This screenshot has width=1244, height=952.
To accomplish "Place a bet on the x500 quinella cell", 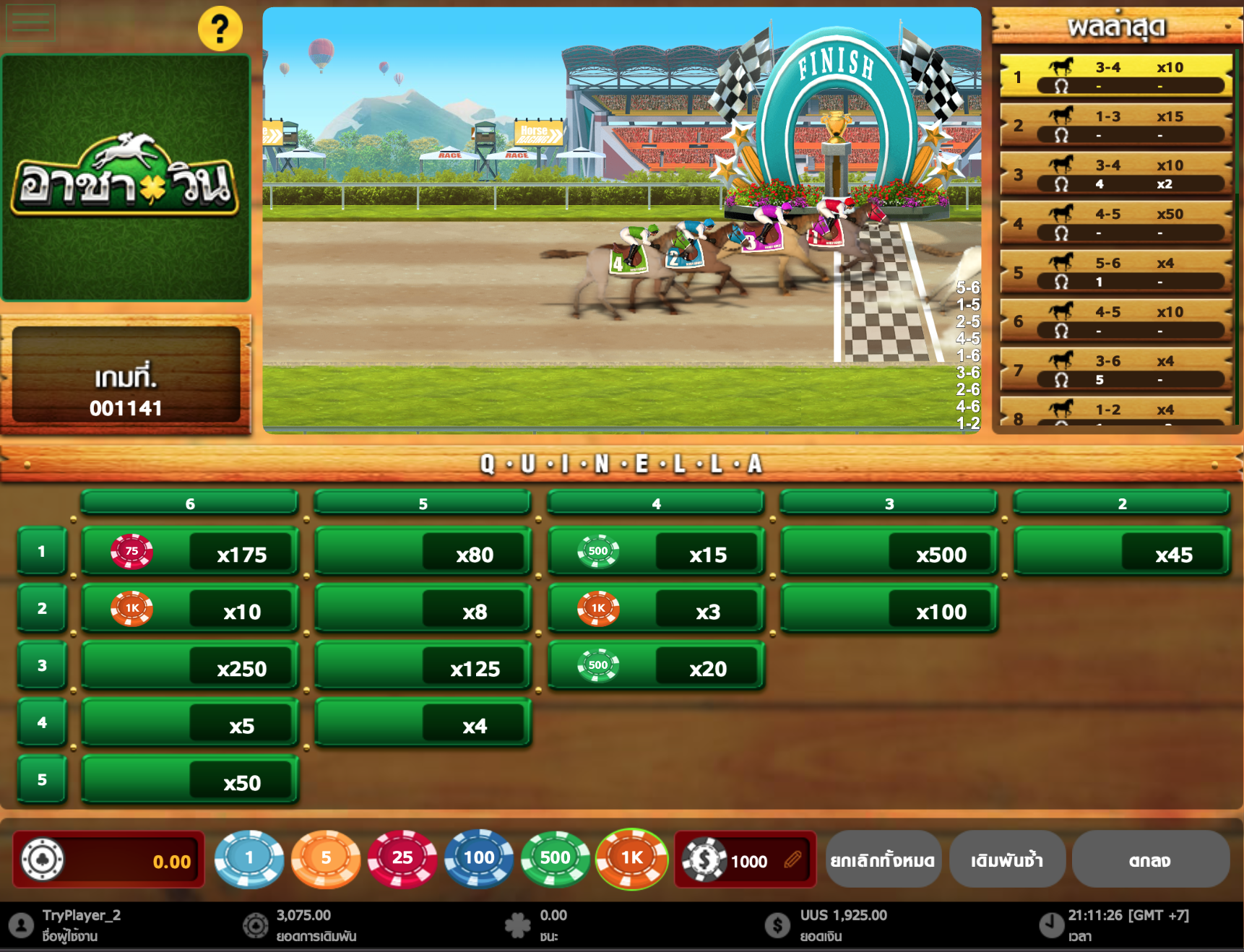I will [x=889, y=551].
